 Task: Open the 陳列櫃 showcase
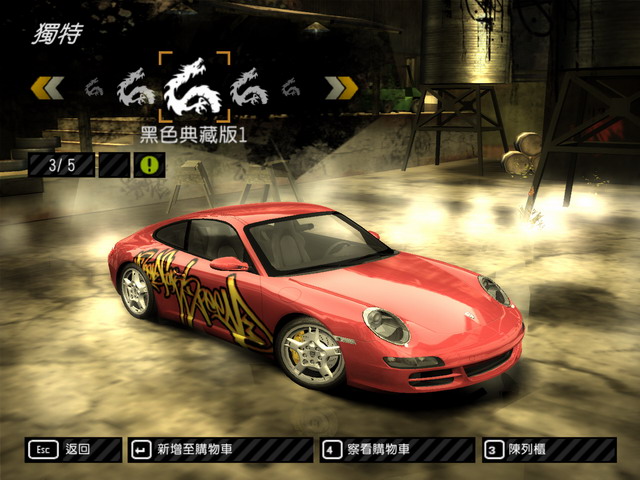click(545, 450)
